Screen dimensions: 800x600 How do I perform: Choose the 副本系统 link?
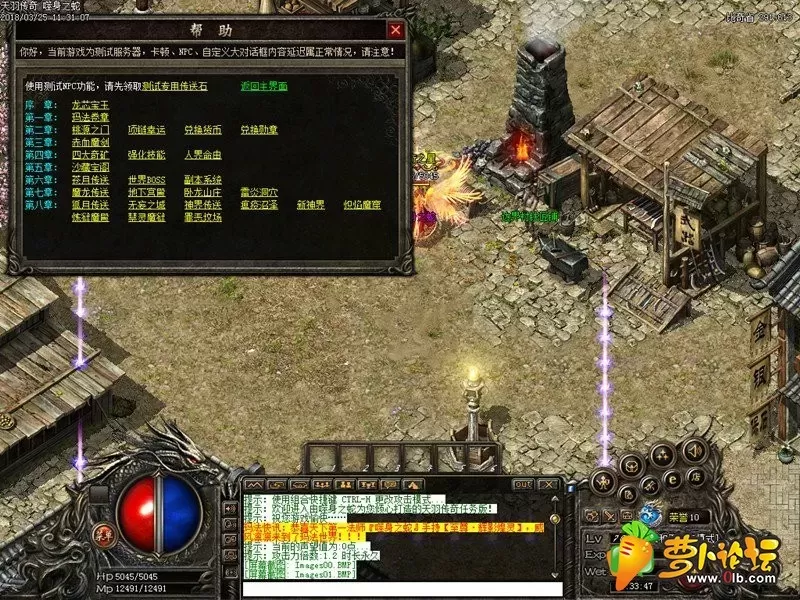coord(202,180)
